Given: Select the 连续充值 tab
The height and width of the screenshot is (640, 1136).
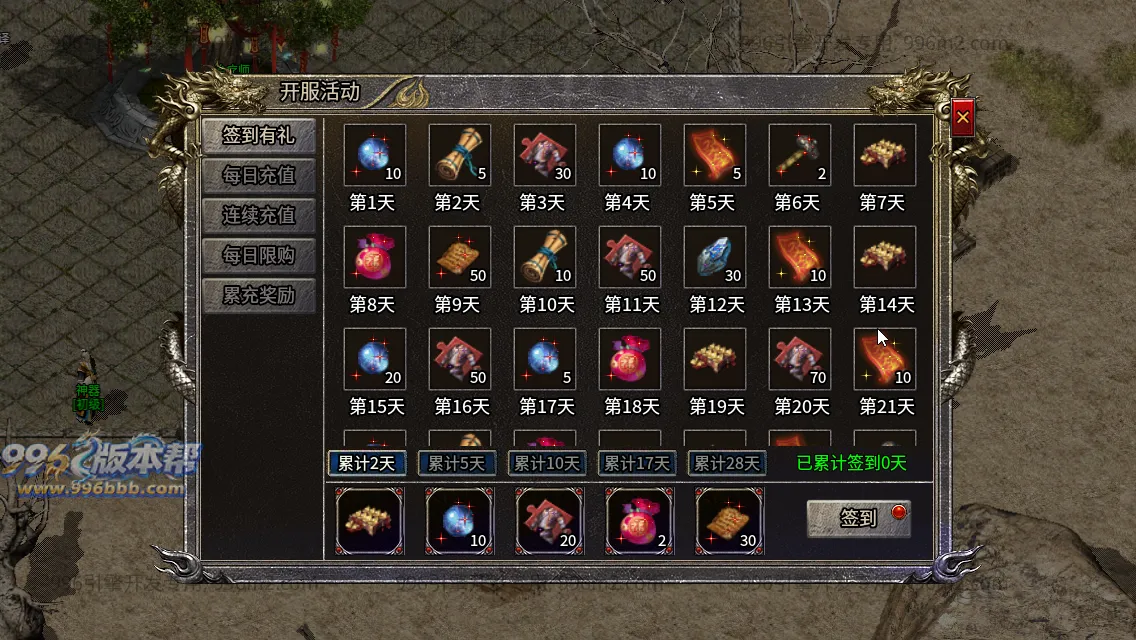Looking at the screenshot, I should click(x=259, y=216).
